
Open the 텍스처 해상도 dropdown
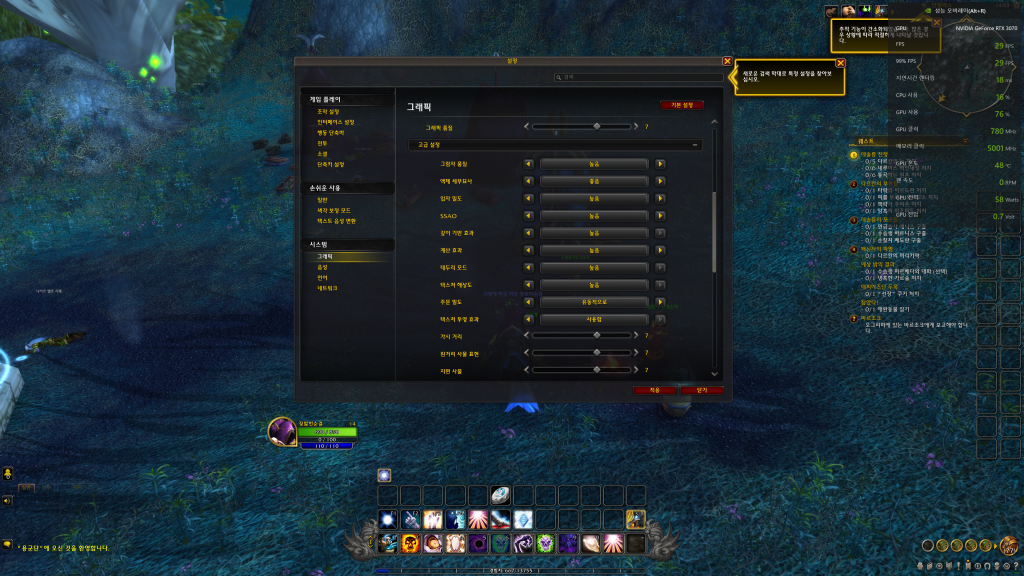pos(594,284)
